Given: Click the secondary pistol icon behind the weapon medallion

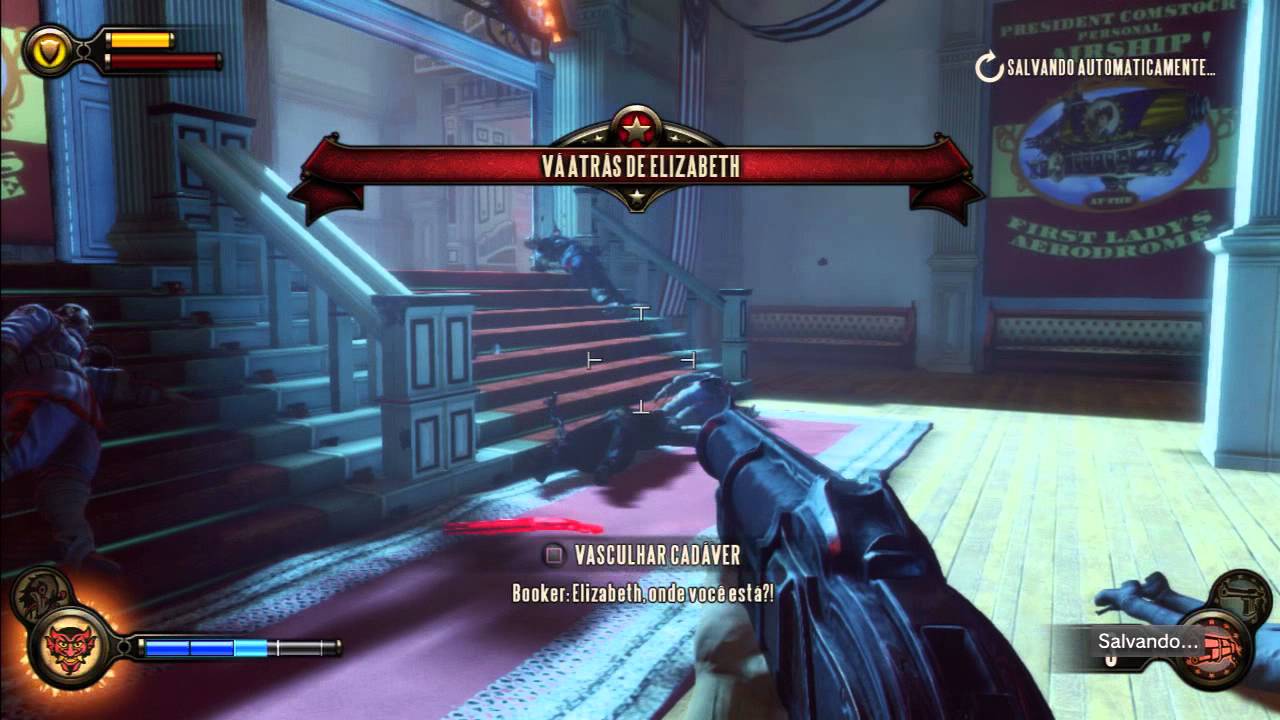Looking at the screenshot, I should 1240,596.
